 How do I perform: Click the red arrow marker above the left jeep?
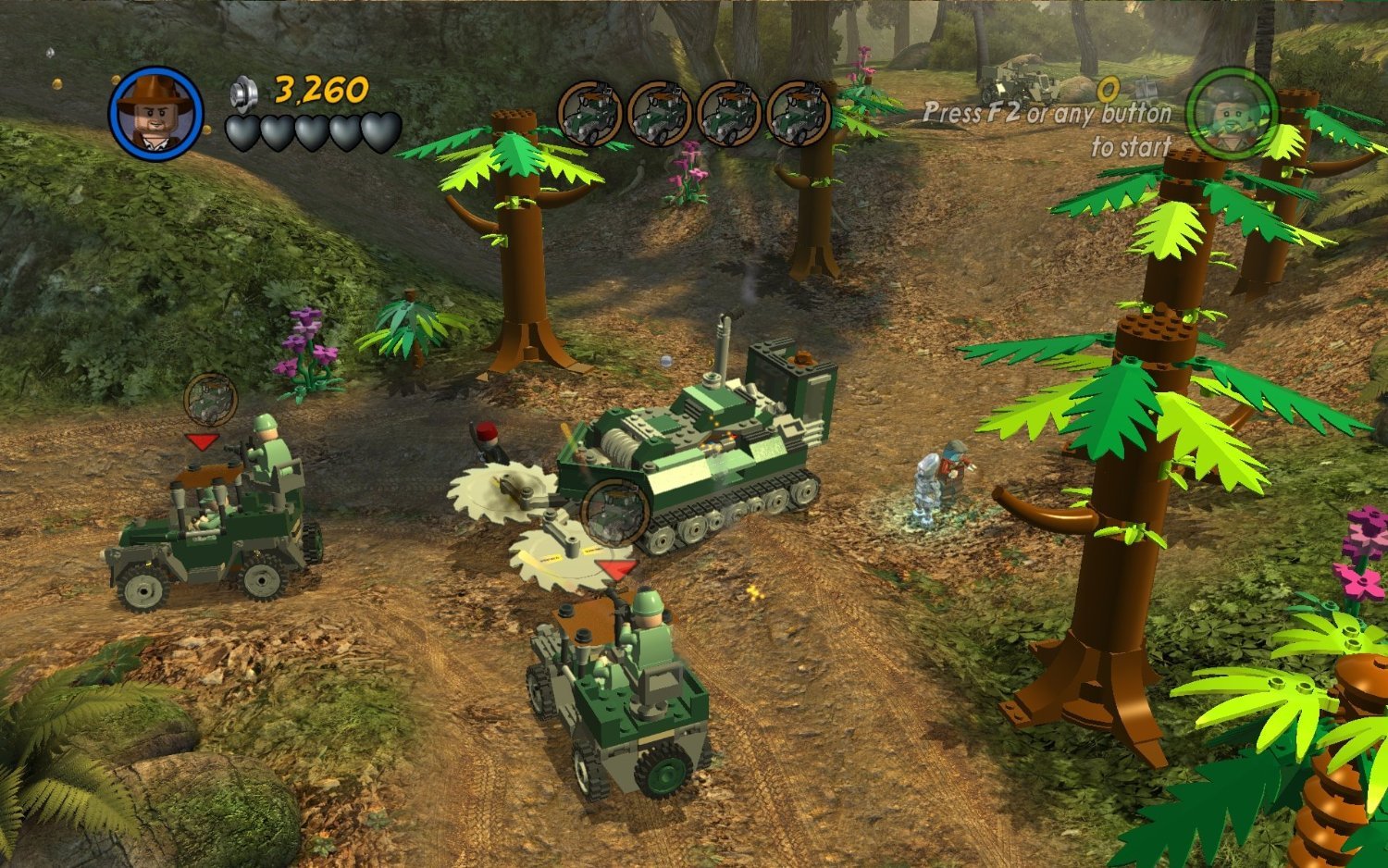pos(204,441)
